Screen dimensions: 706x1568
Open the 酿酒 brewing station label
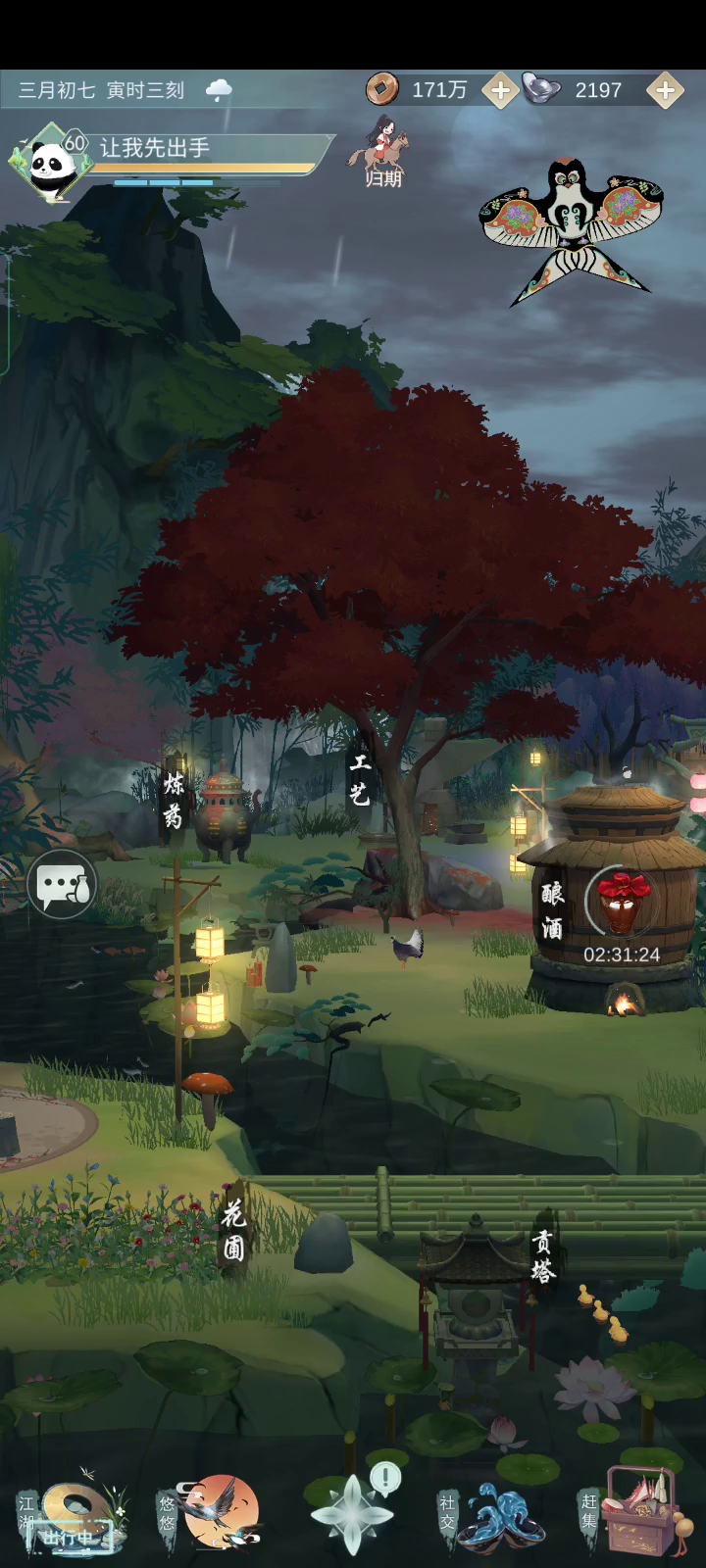[x=552, y=909]
